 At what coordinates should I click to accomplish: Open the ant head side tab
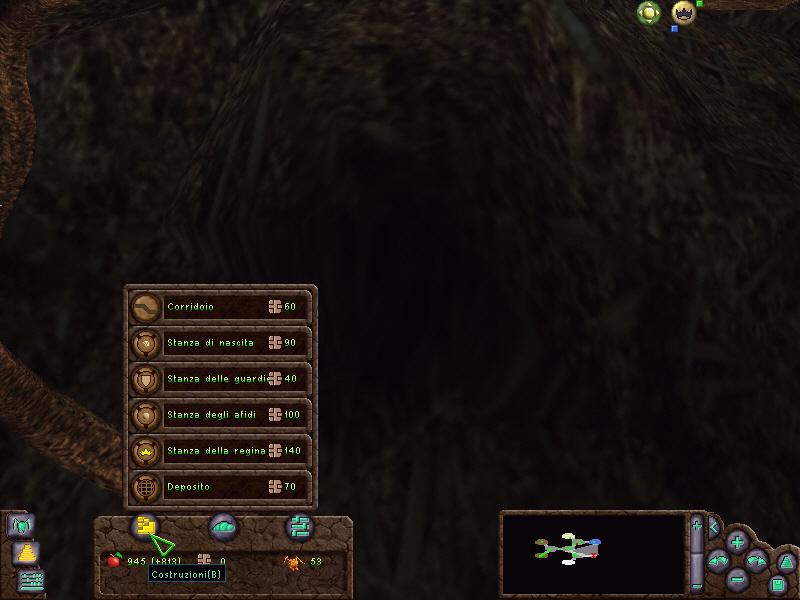point(21,524)
